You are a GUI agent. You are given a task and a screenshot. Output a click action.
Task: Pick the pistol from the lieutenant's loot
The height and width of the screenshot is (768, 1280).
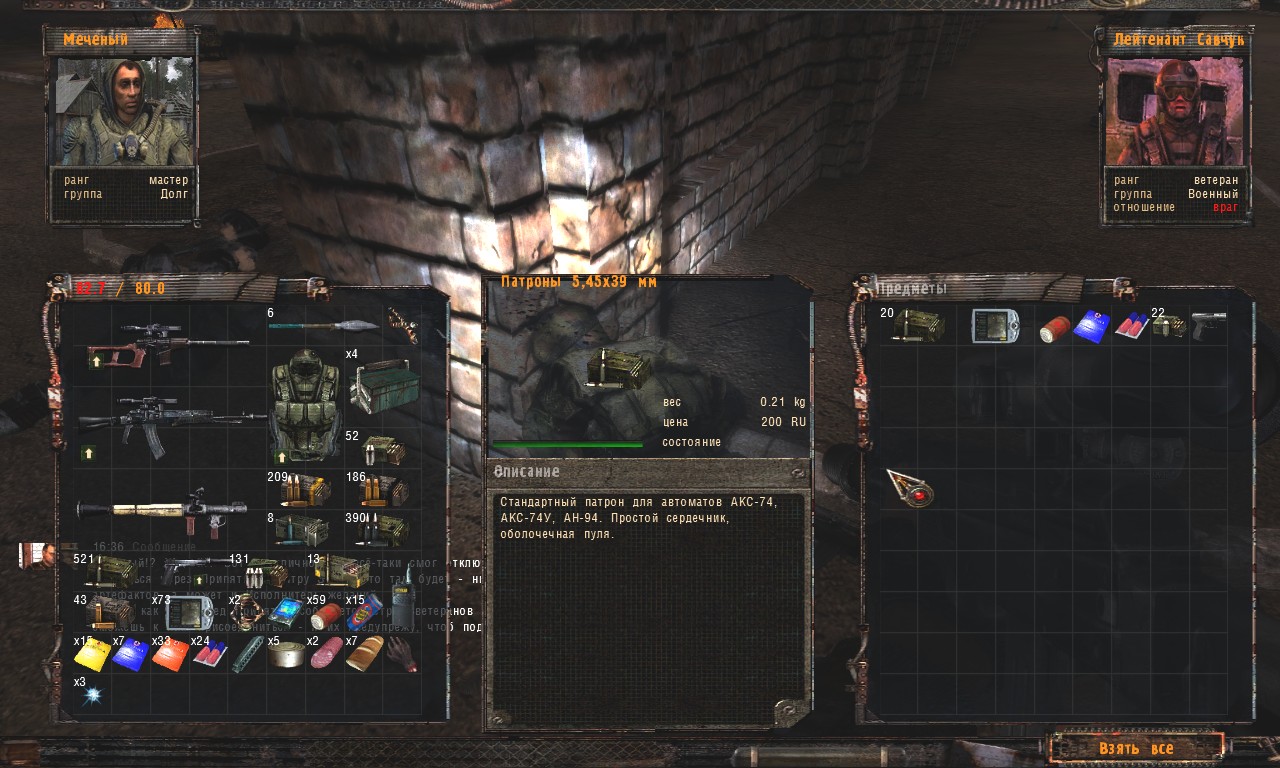(1208, 325)
